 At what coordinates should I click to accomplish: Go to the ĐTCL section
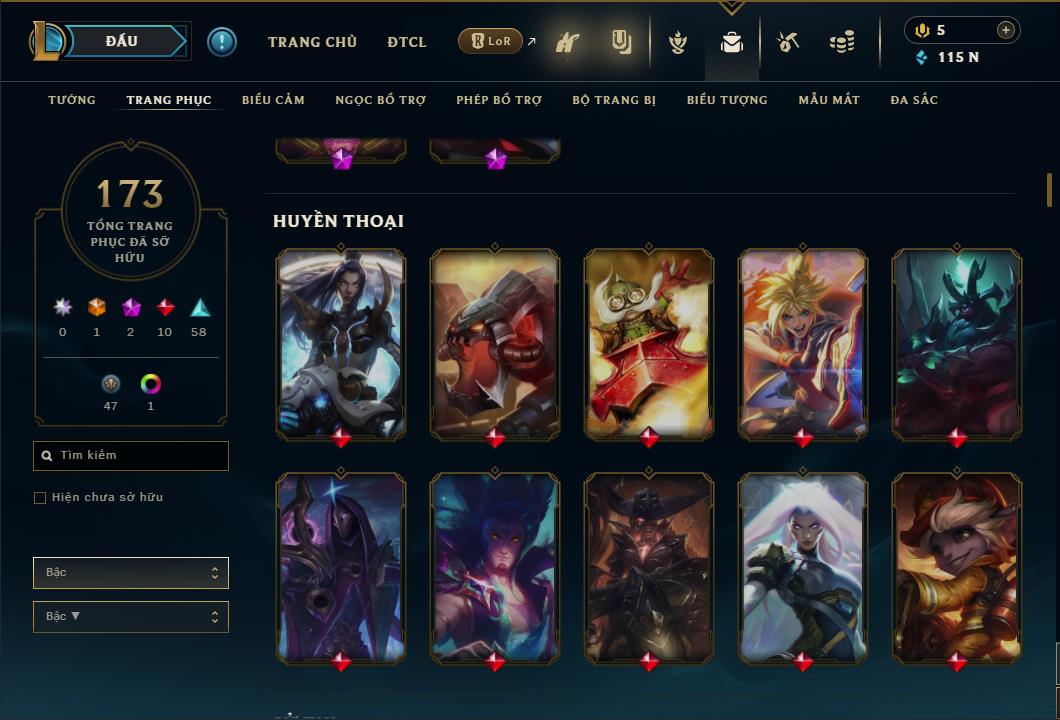[x=407, y=42]
